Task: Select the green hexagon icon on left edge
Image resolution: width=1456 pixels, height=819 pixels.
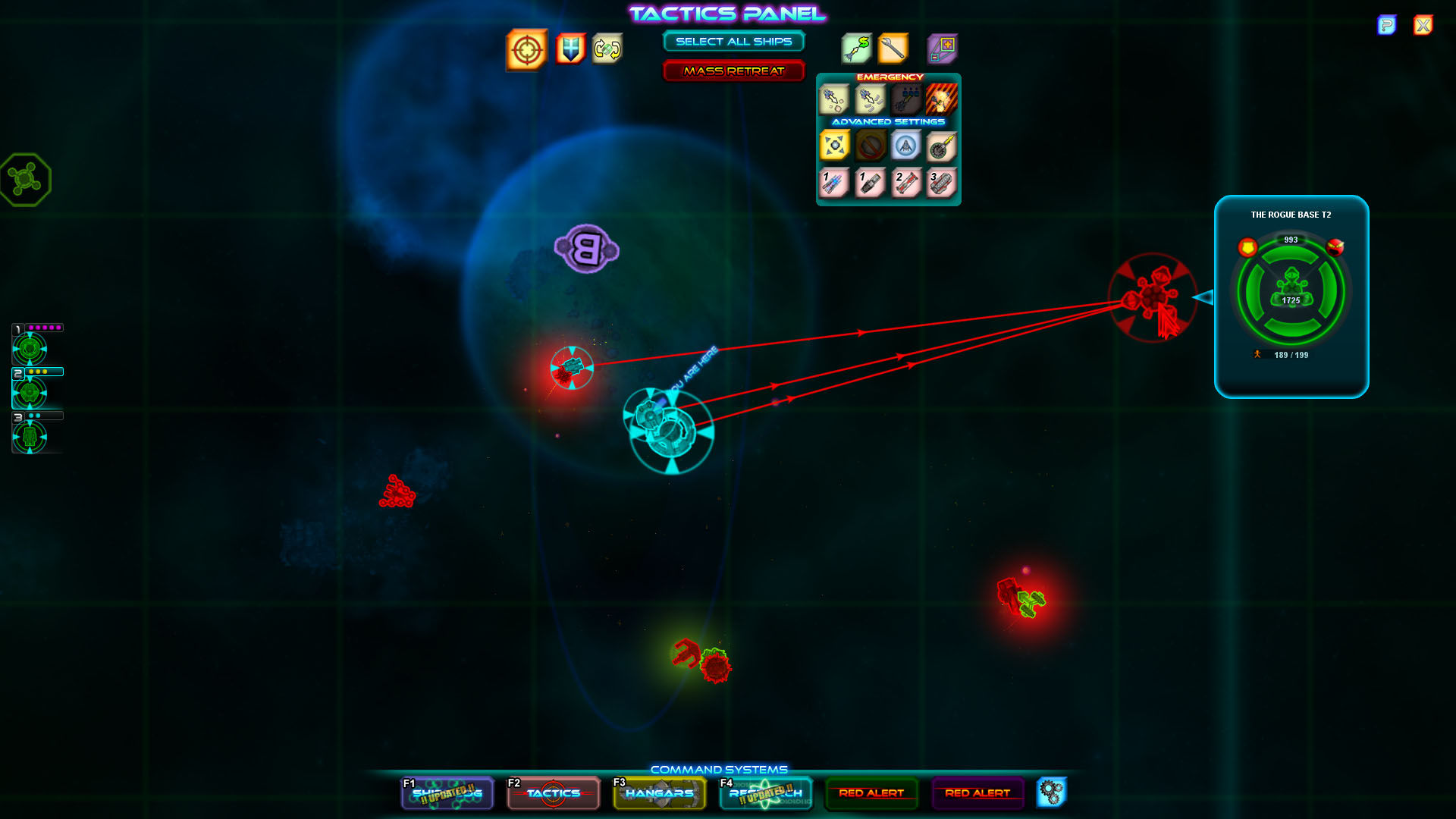Action: pos(27,180)
